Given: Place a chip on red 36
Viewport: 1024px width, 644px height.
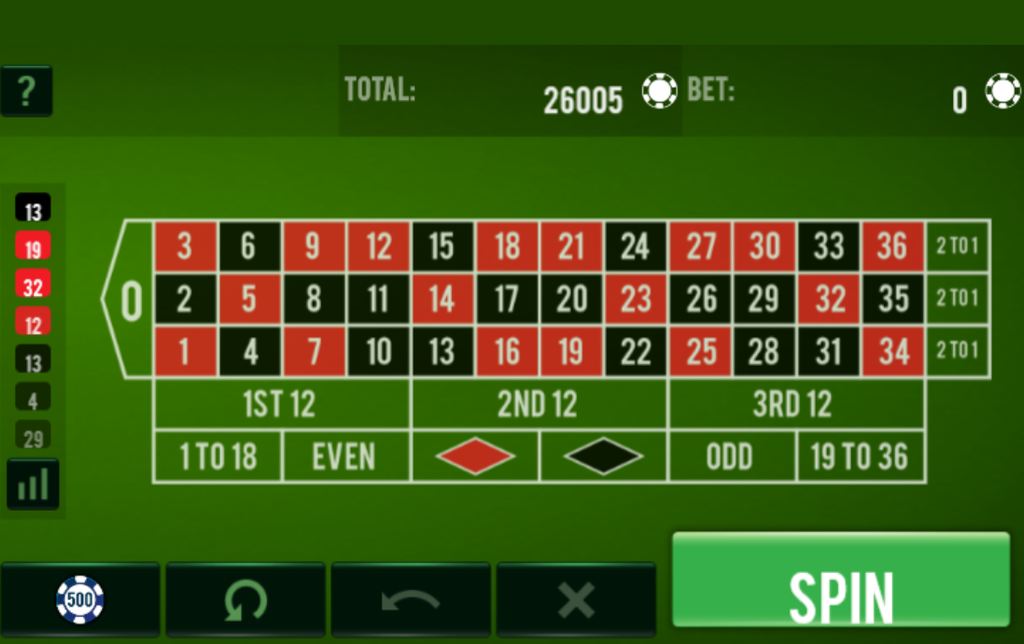Looking at the screenshot, I should click(x=892, y=246).
